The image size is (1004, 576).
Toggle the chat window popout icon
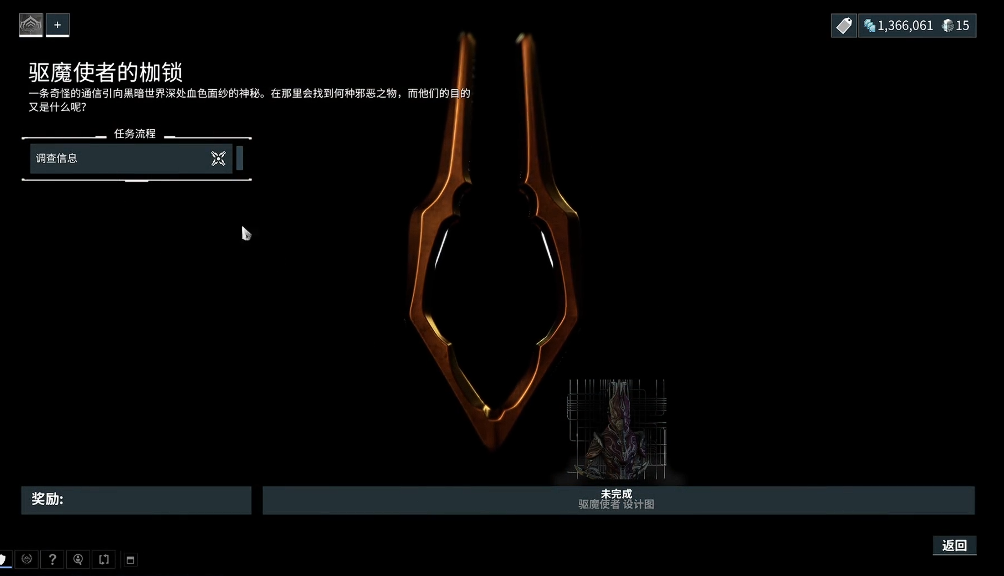(130, 560)
